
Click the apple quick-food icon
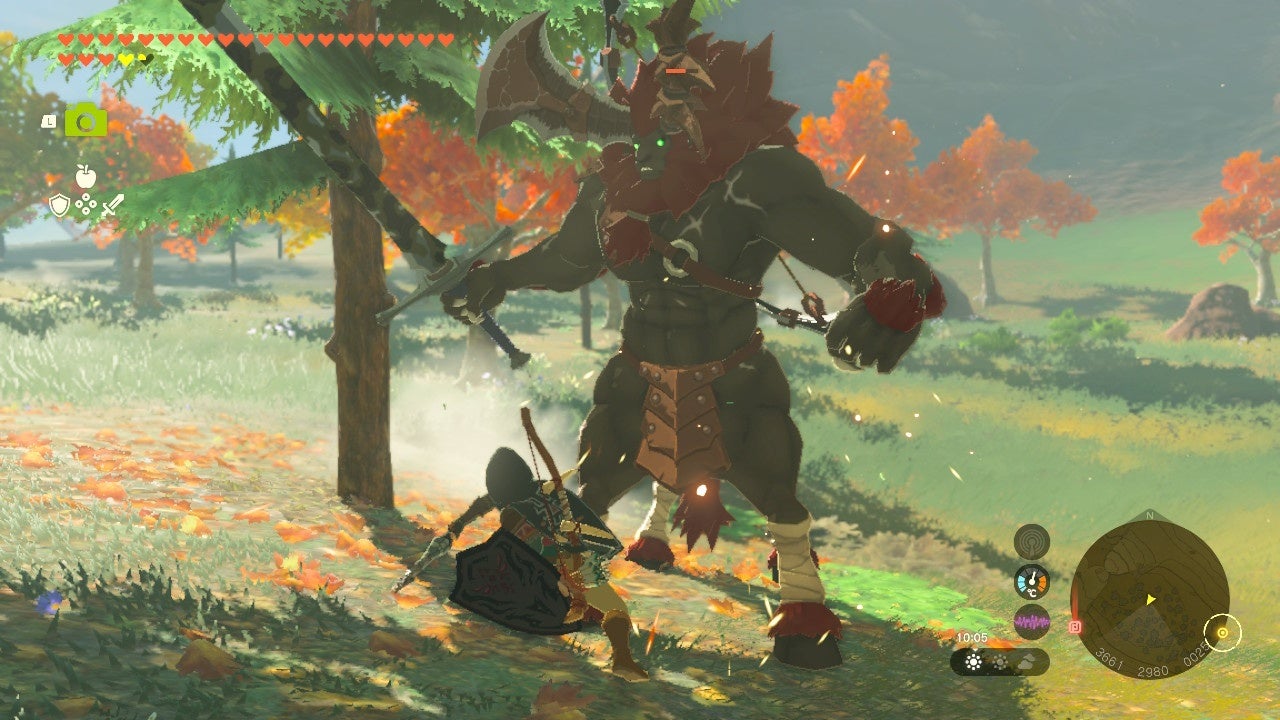tap(86, 175)
